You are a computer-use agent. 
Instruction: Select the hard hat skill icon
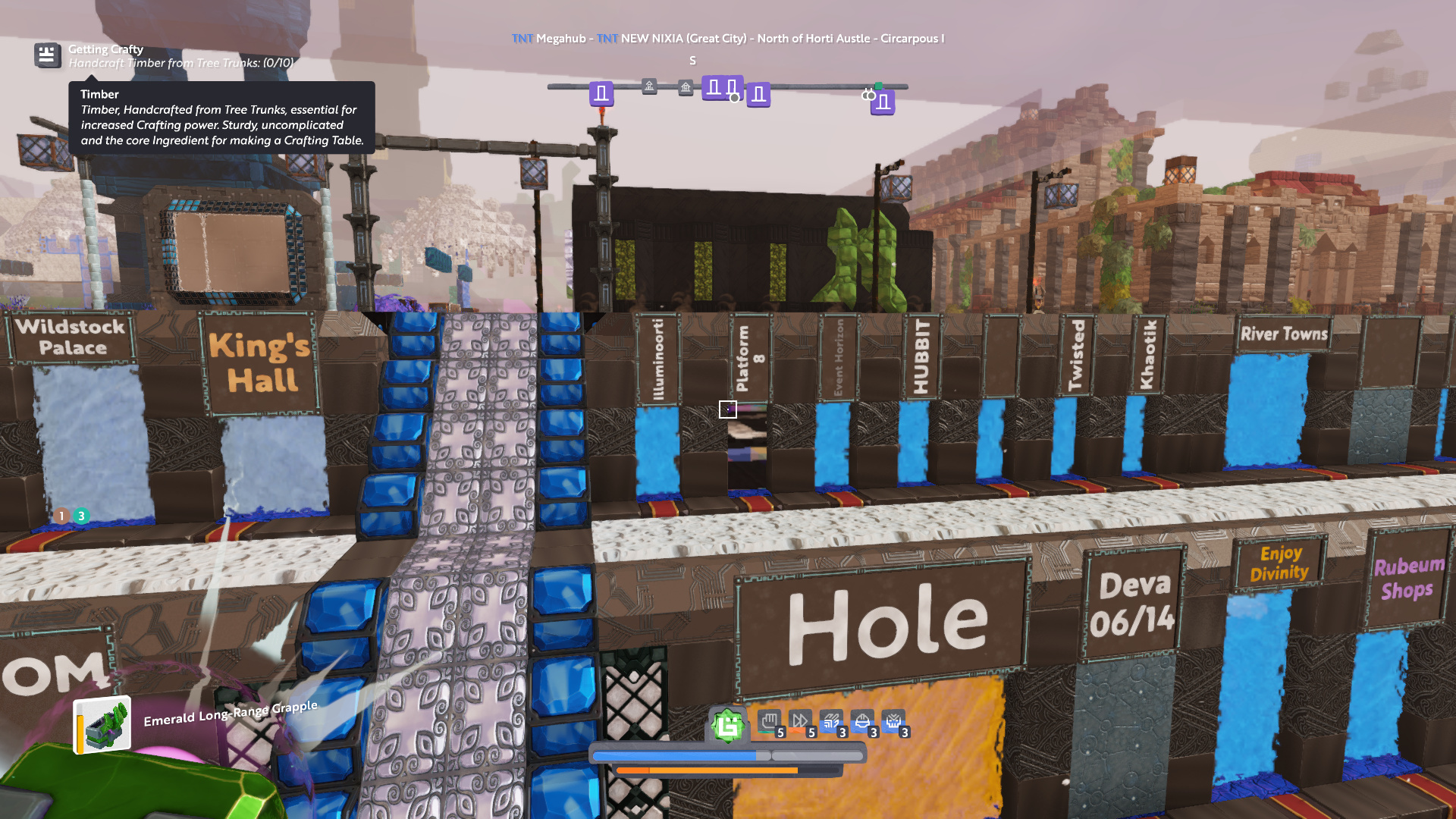[862, 721]
